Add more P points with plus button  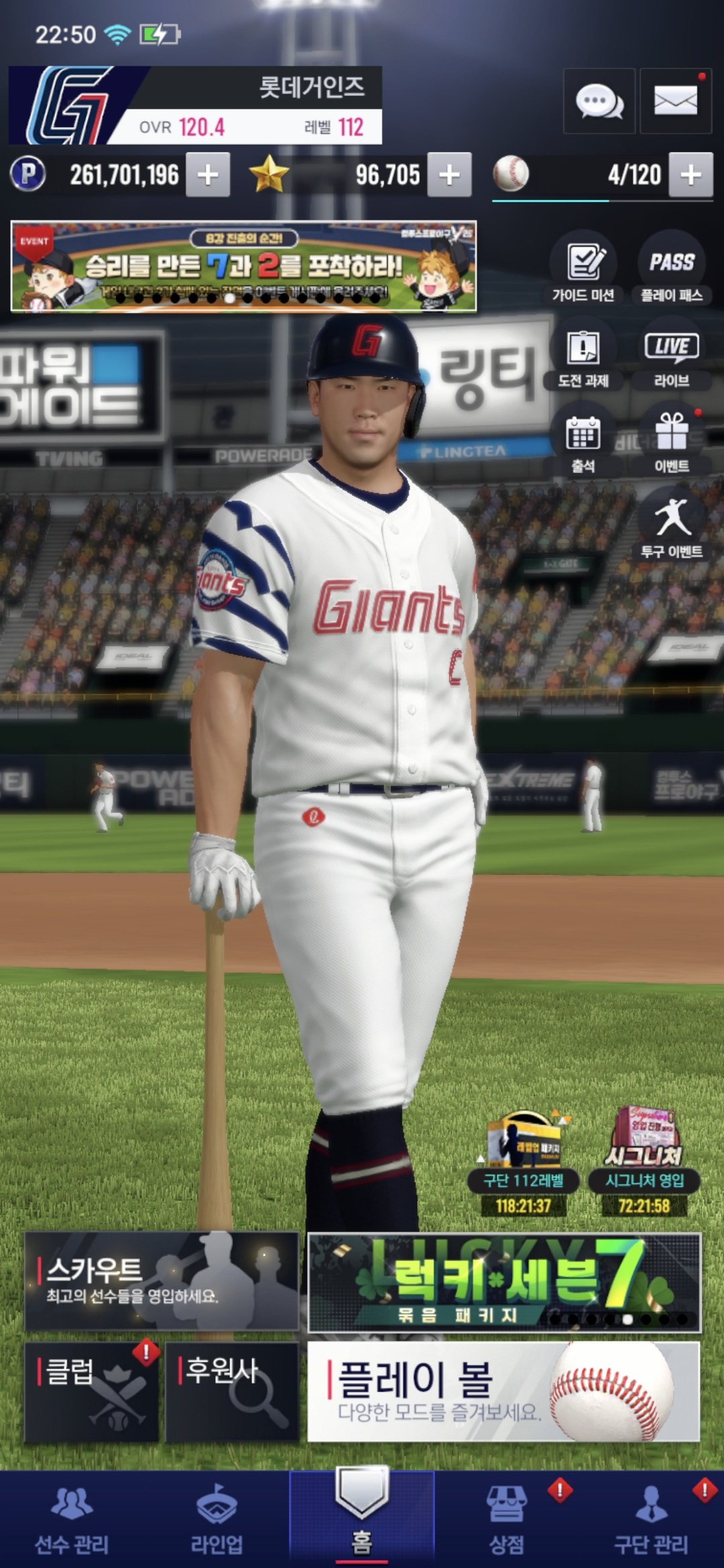208,175
